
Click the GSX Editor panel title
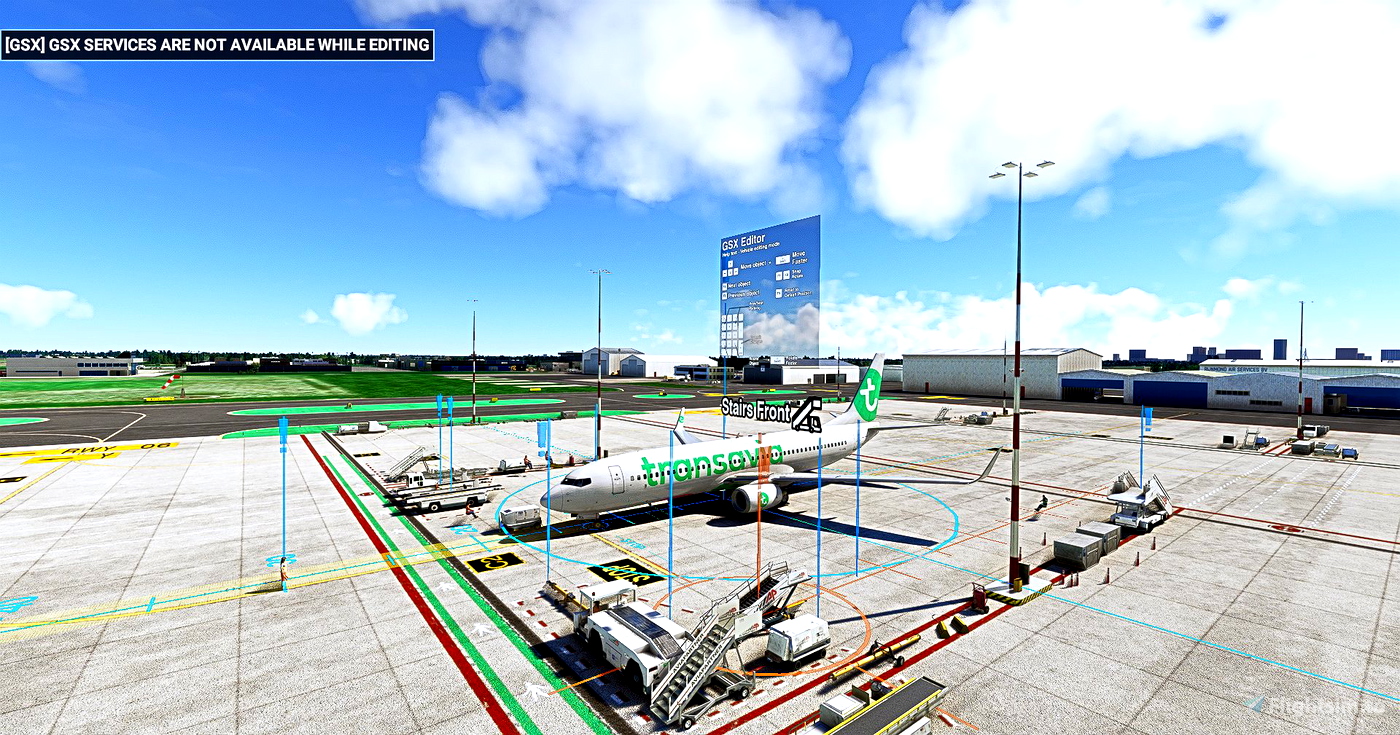click(744, 240)
